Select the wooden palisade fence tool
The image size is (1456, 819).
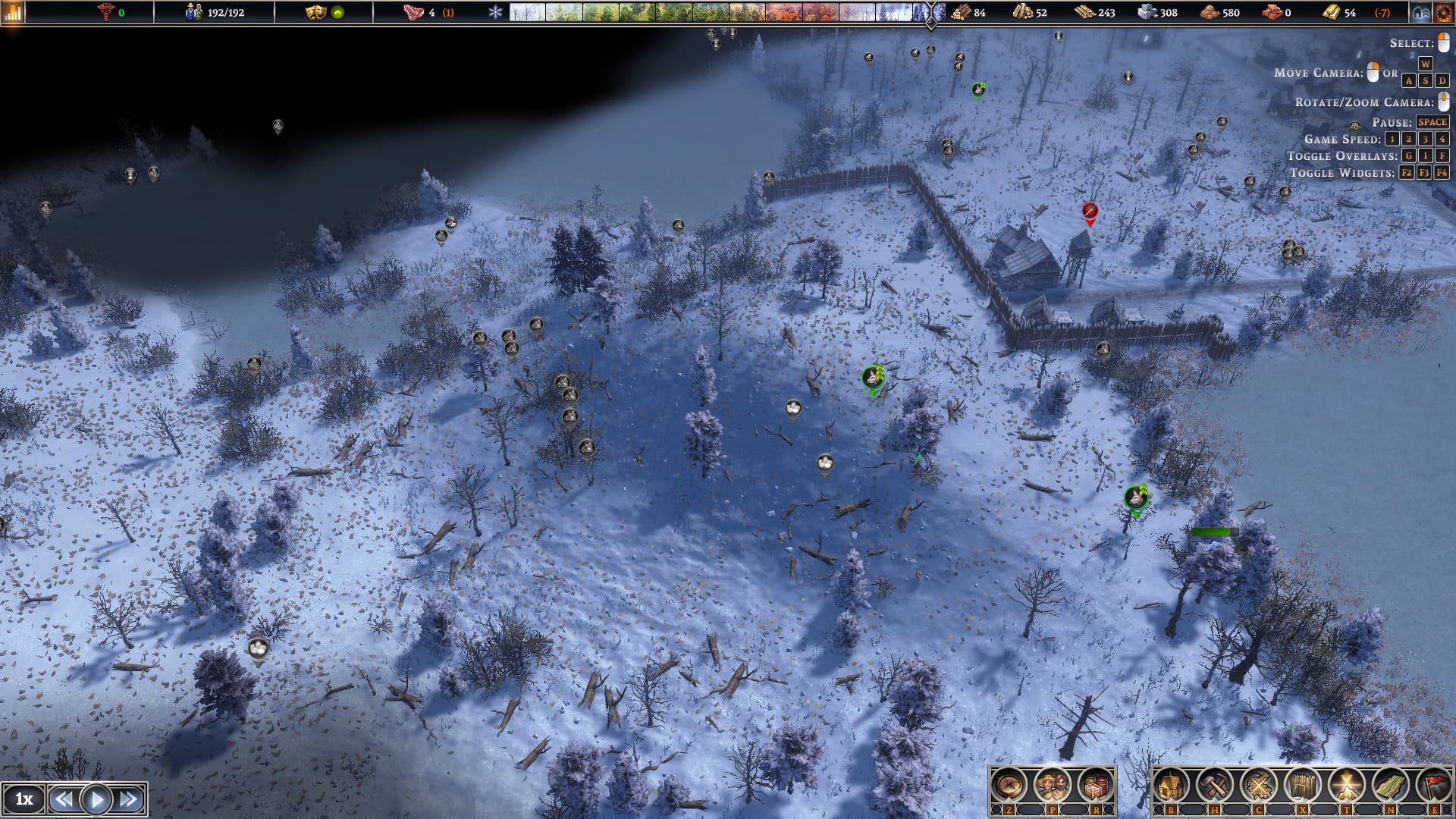pos(1302,786)
